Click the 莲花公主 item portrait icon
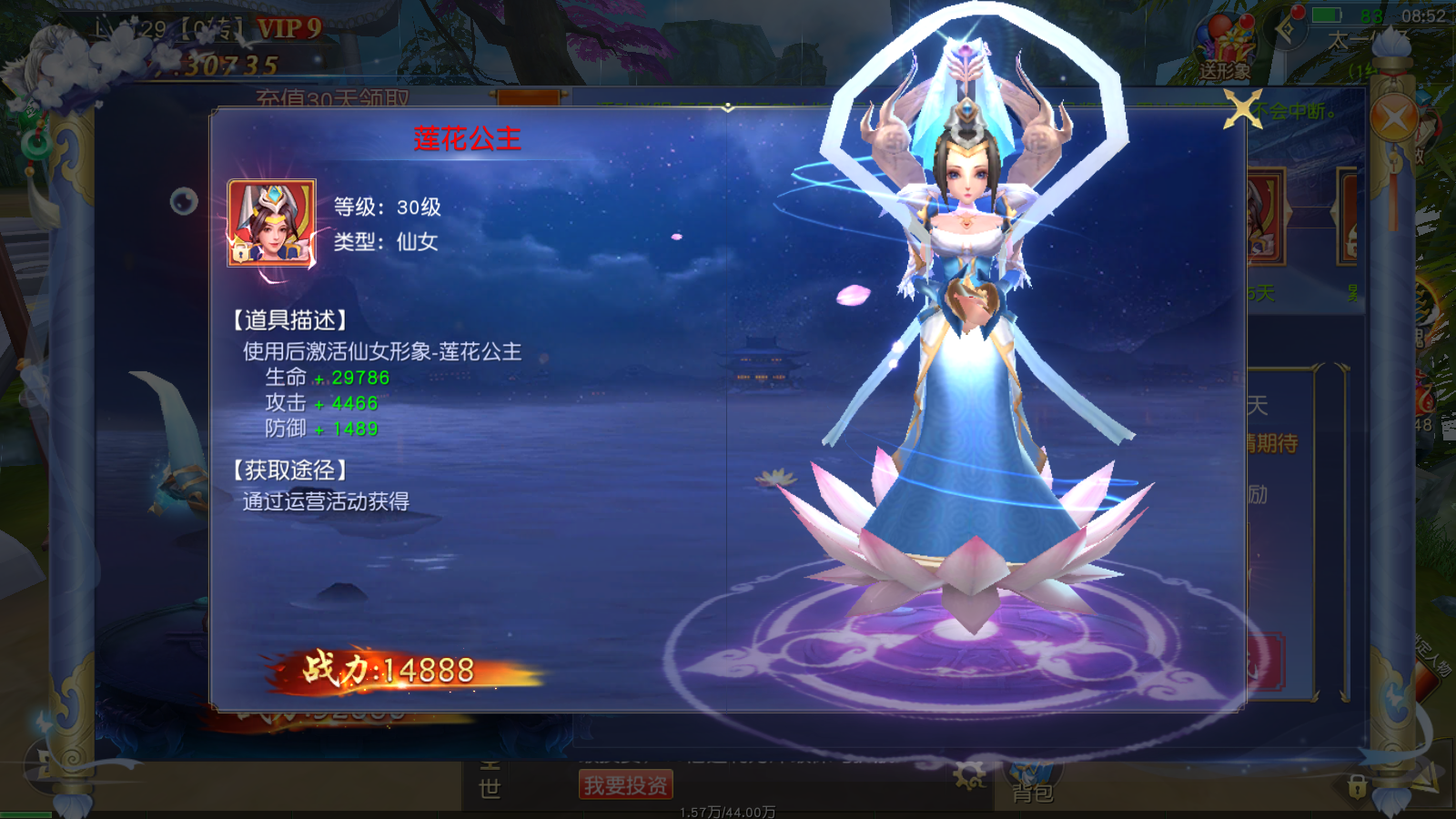Image resolution: width=1456 pixels, height=819 pixels. click(x=272, y=223)
